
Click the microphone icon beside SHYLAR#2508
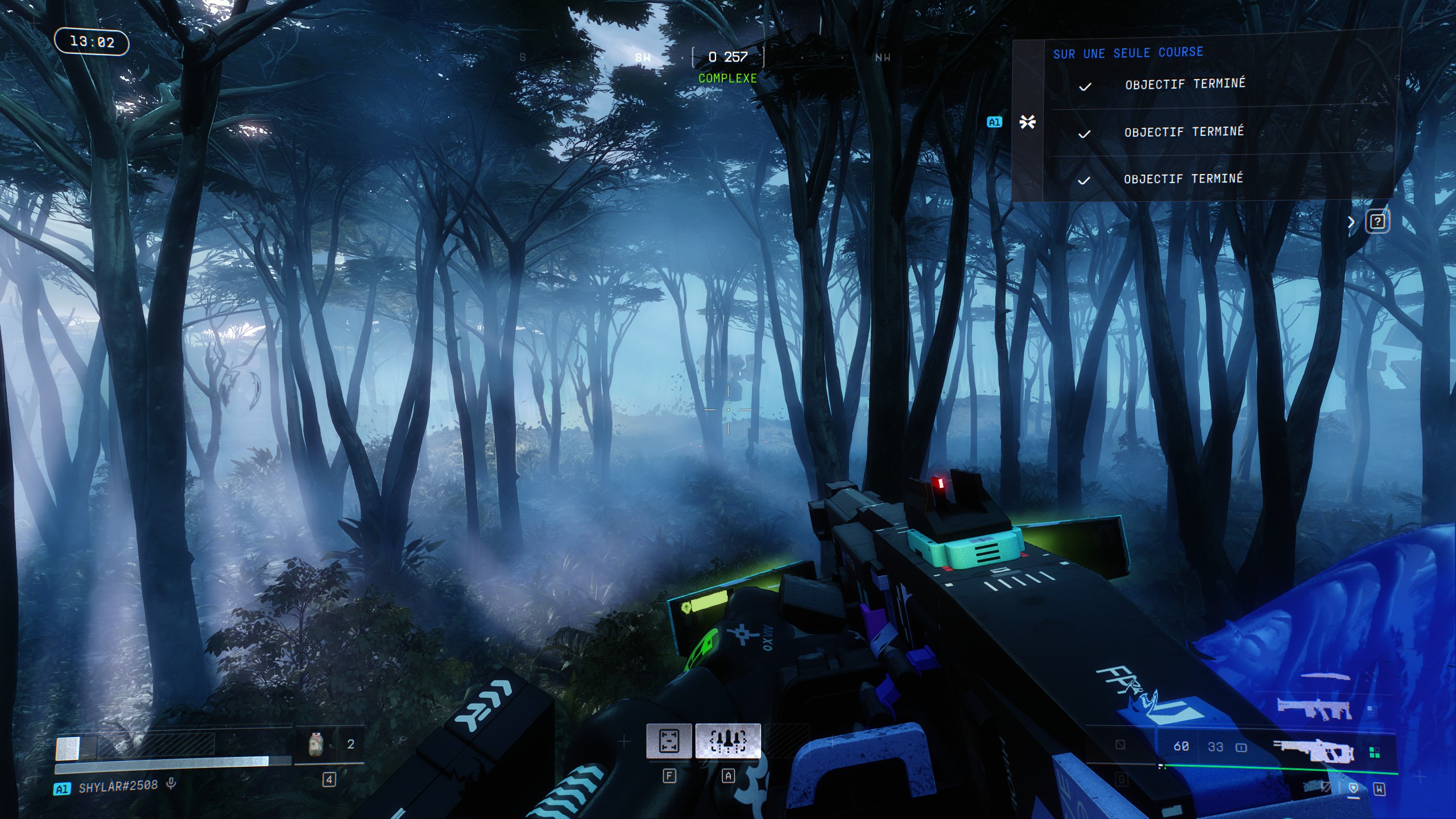pos(171,784)
